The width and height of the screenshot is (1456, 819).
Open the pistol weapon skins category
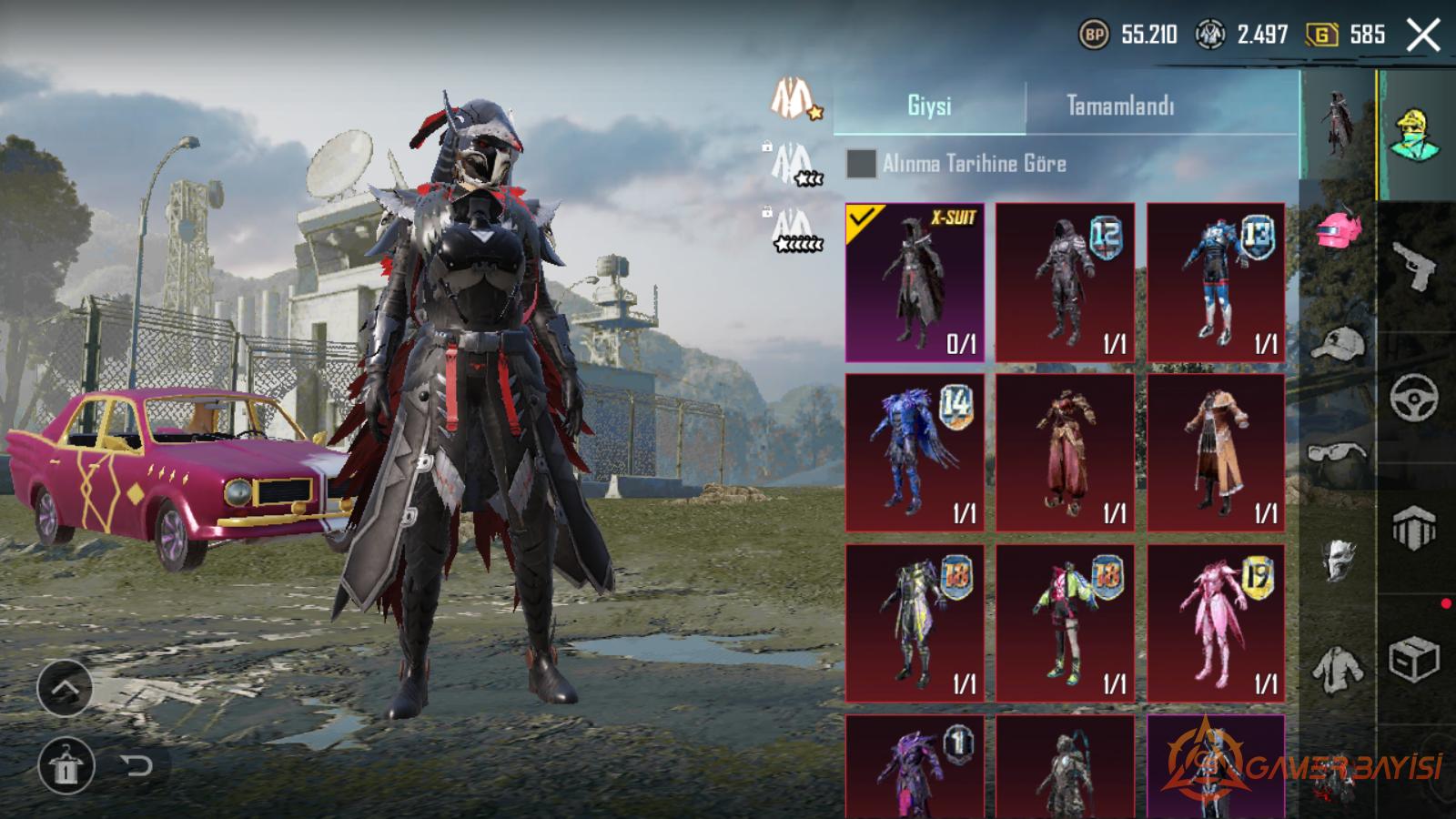(x=1414, y=266)
